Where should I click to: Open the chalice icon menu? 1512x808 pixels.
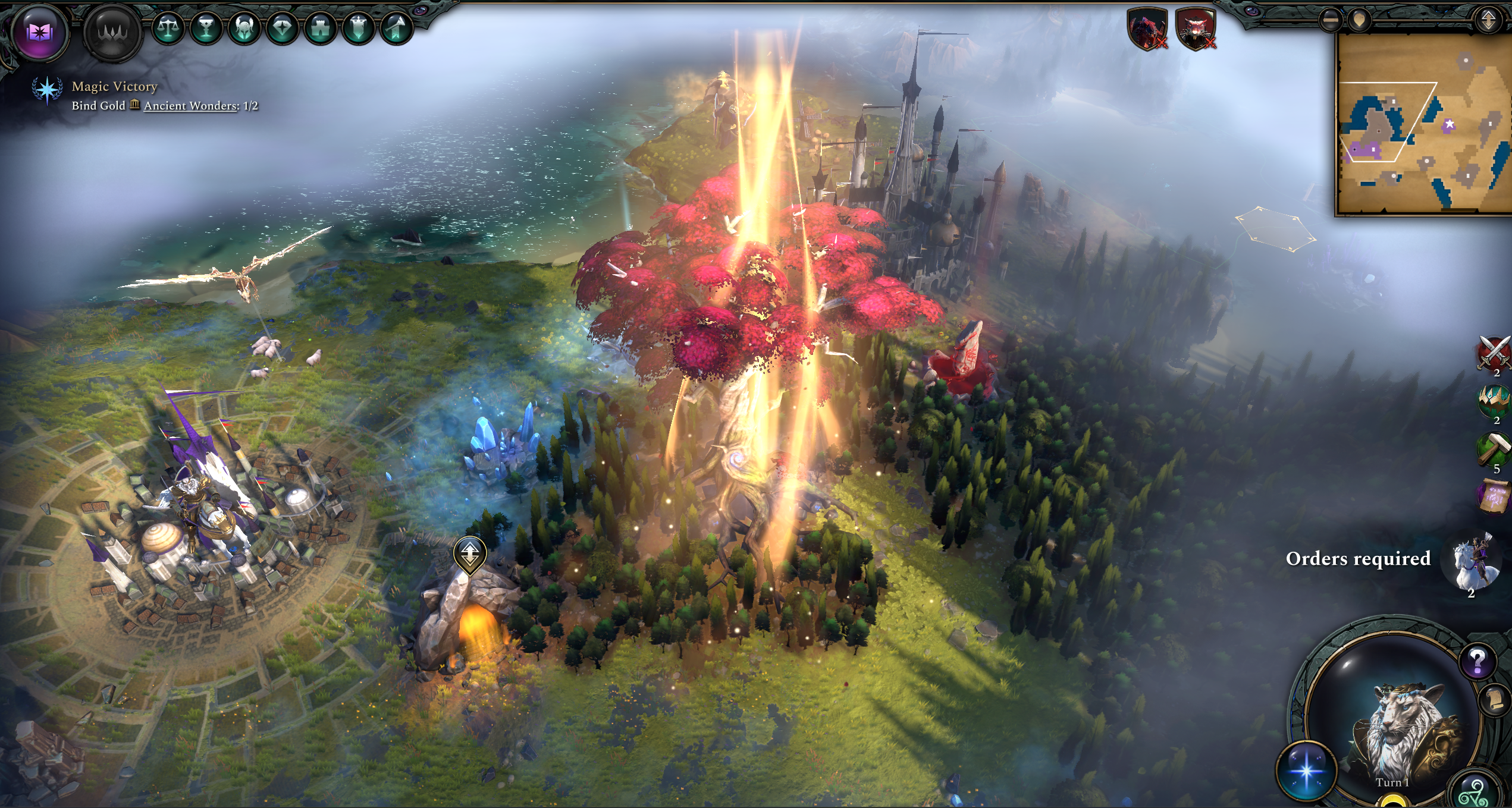point(206,28)
